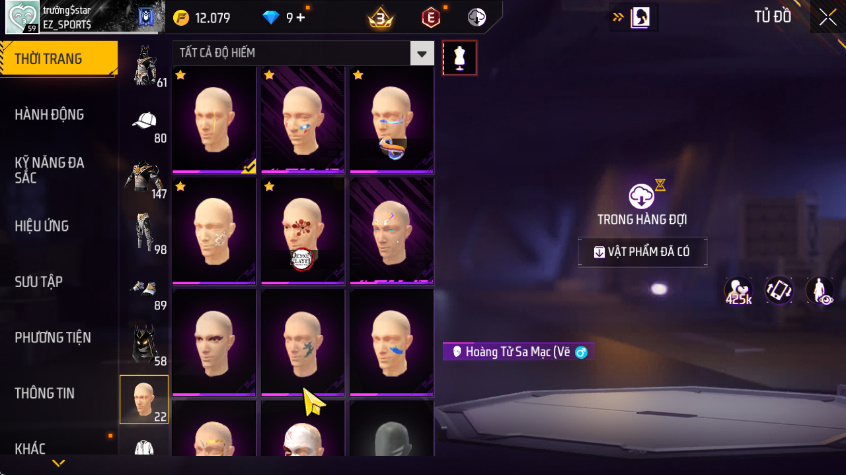Choose the face paint subcategory with 22 items
Viewport: 846px width, 475px height.
pyautogui.click(x=144, y=399)
